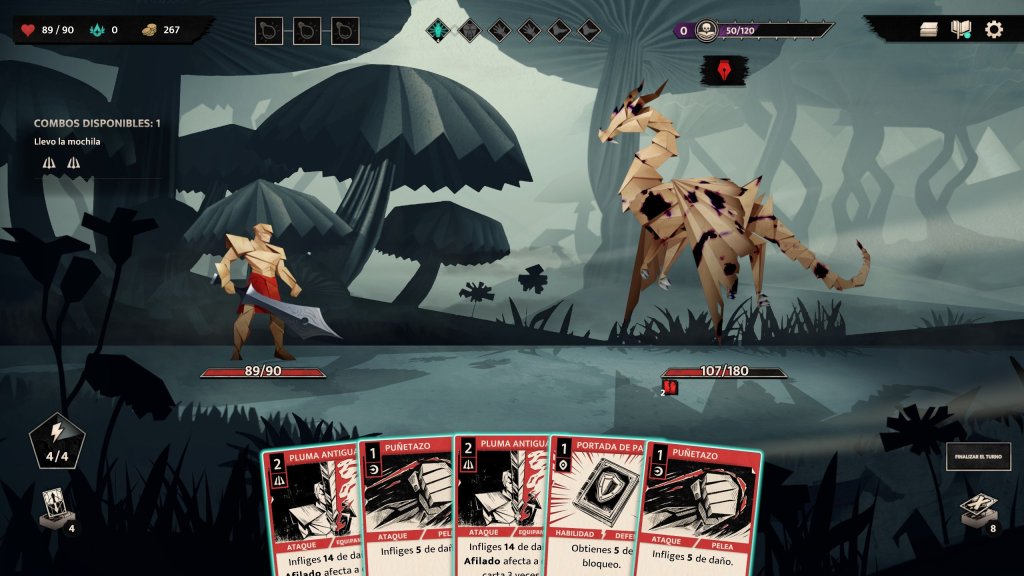Click the skull book icon on purple bar

coord(706,30)
